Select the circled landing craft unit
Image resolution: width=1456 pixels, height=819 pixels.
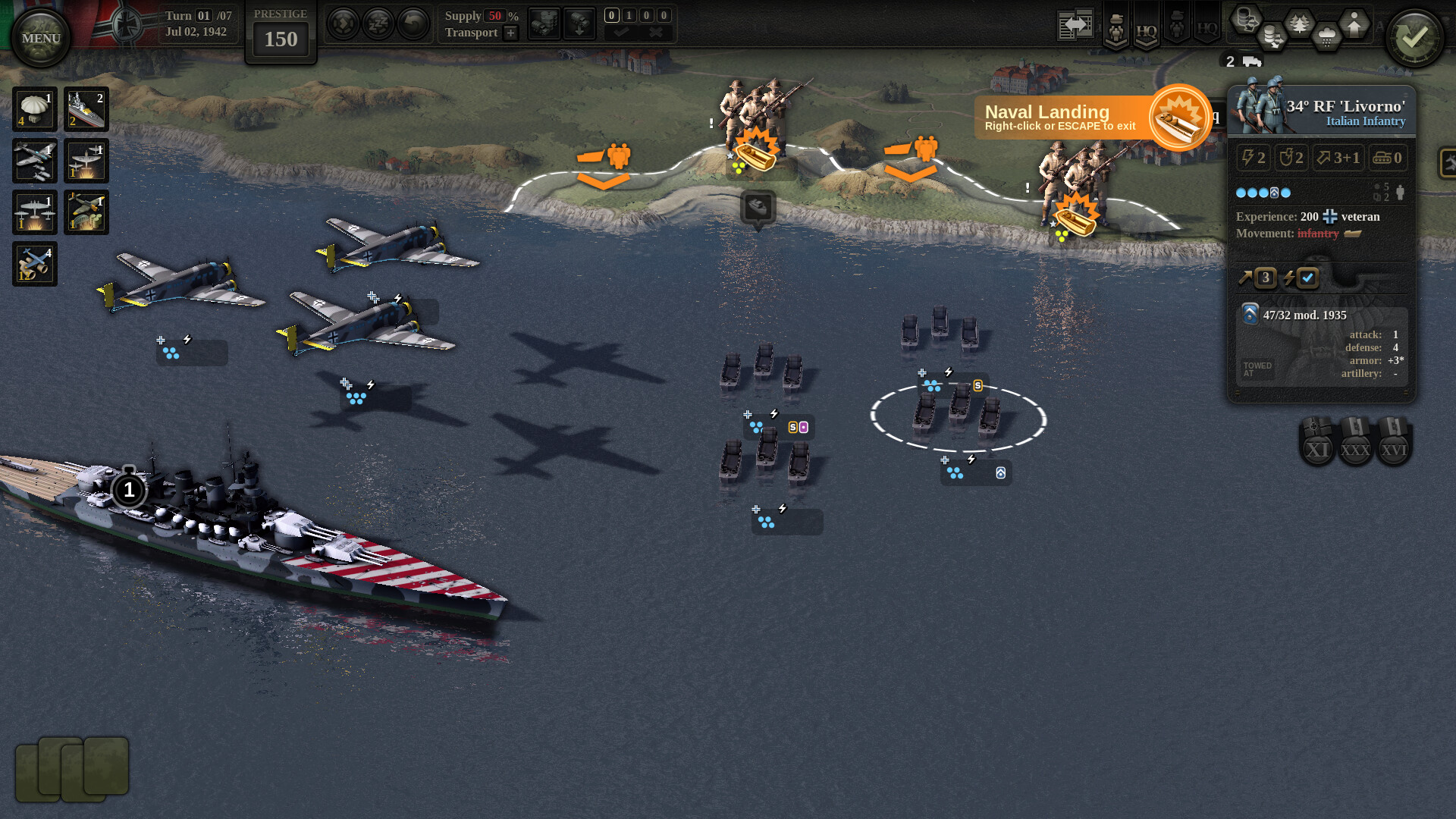[958, 416]
